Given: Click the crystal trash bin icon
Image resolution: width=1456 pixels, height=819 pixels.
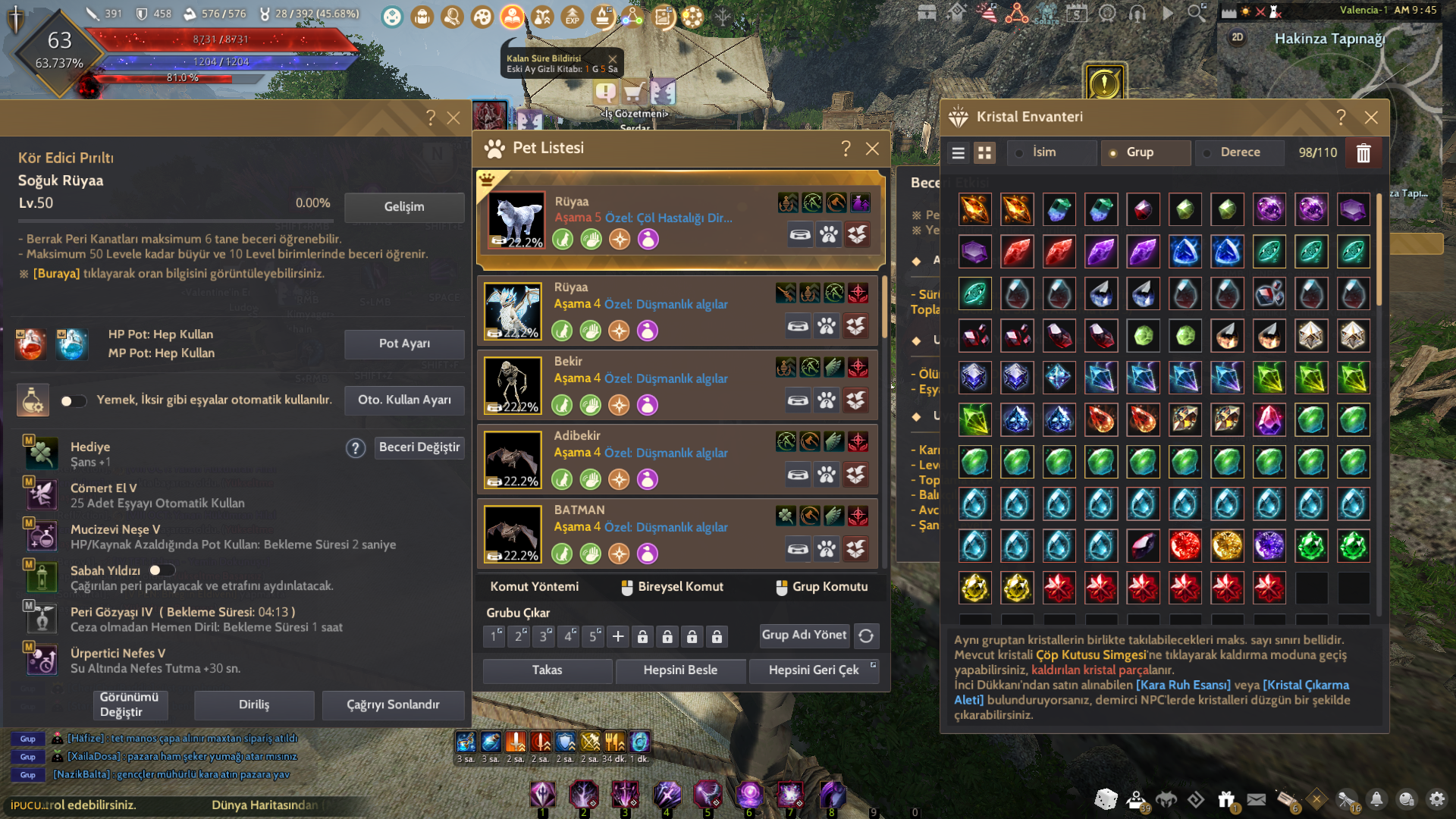Looking at the screenshot, I should pyautogui.click(x=1363, y=153).
